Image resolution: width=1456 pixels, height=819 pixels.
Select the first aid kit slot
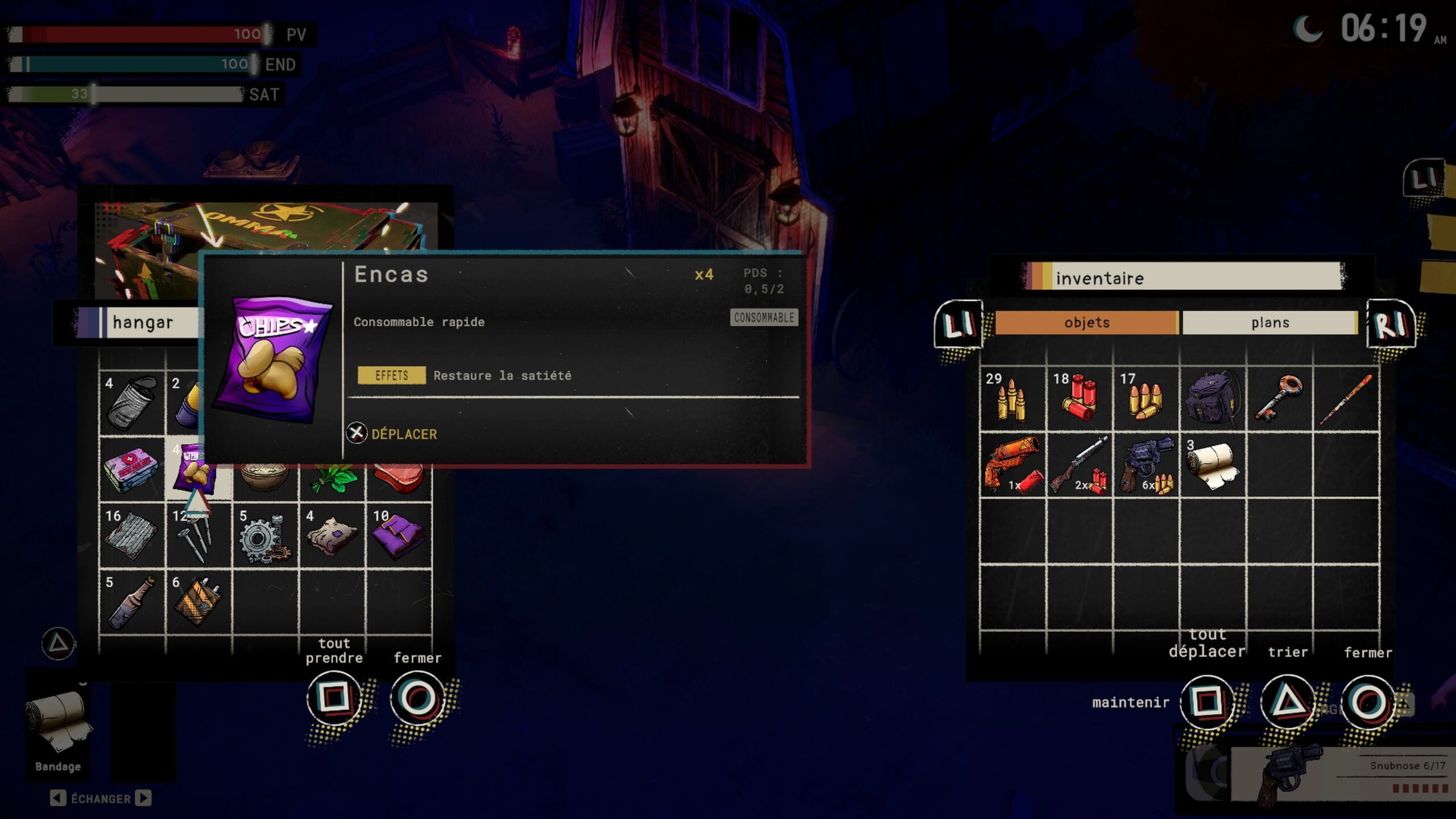pos(133,469)
